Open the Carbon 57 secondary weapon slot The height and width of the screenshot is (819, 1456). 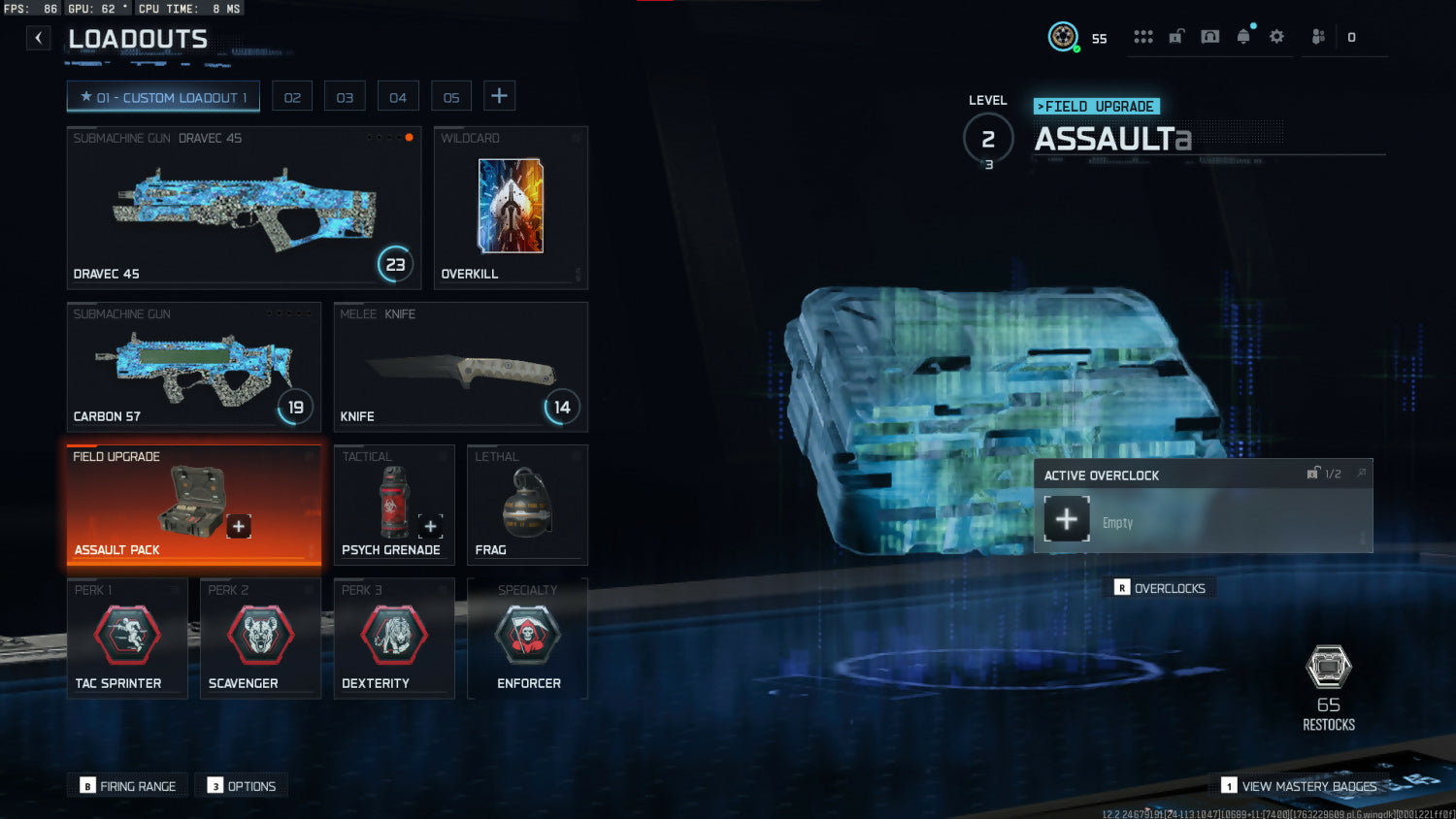(x=193, y=367)
